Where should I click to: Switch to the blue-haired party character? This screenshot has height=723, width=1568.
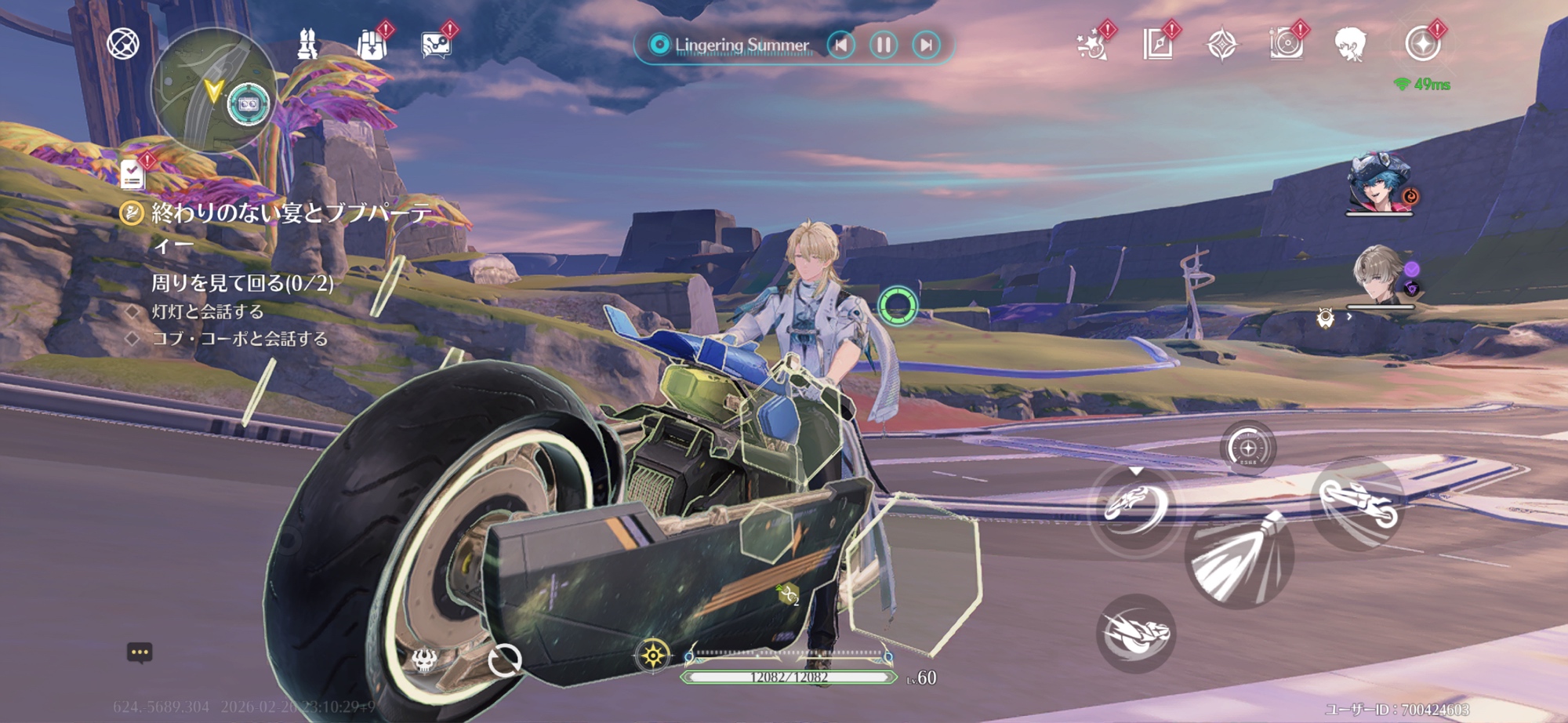[x=1379, y=185]
